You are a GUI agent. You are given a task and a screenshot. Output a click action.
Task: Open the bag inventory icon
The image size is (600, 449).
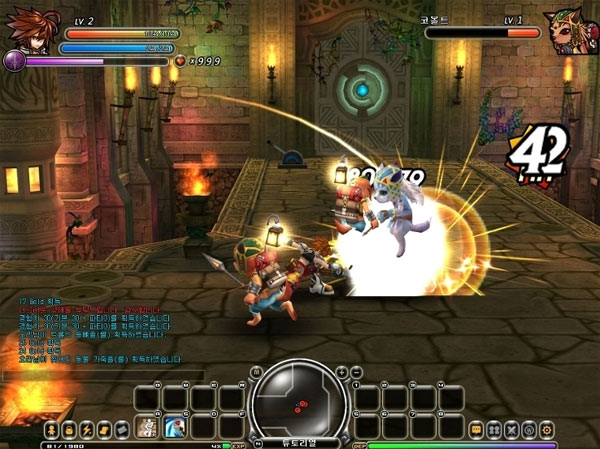click(x=68, y=429)
